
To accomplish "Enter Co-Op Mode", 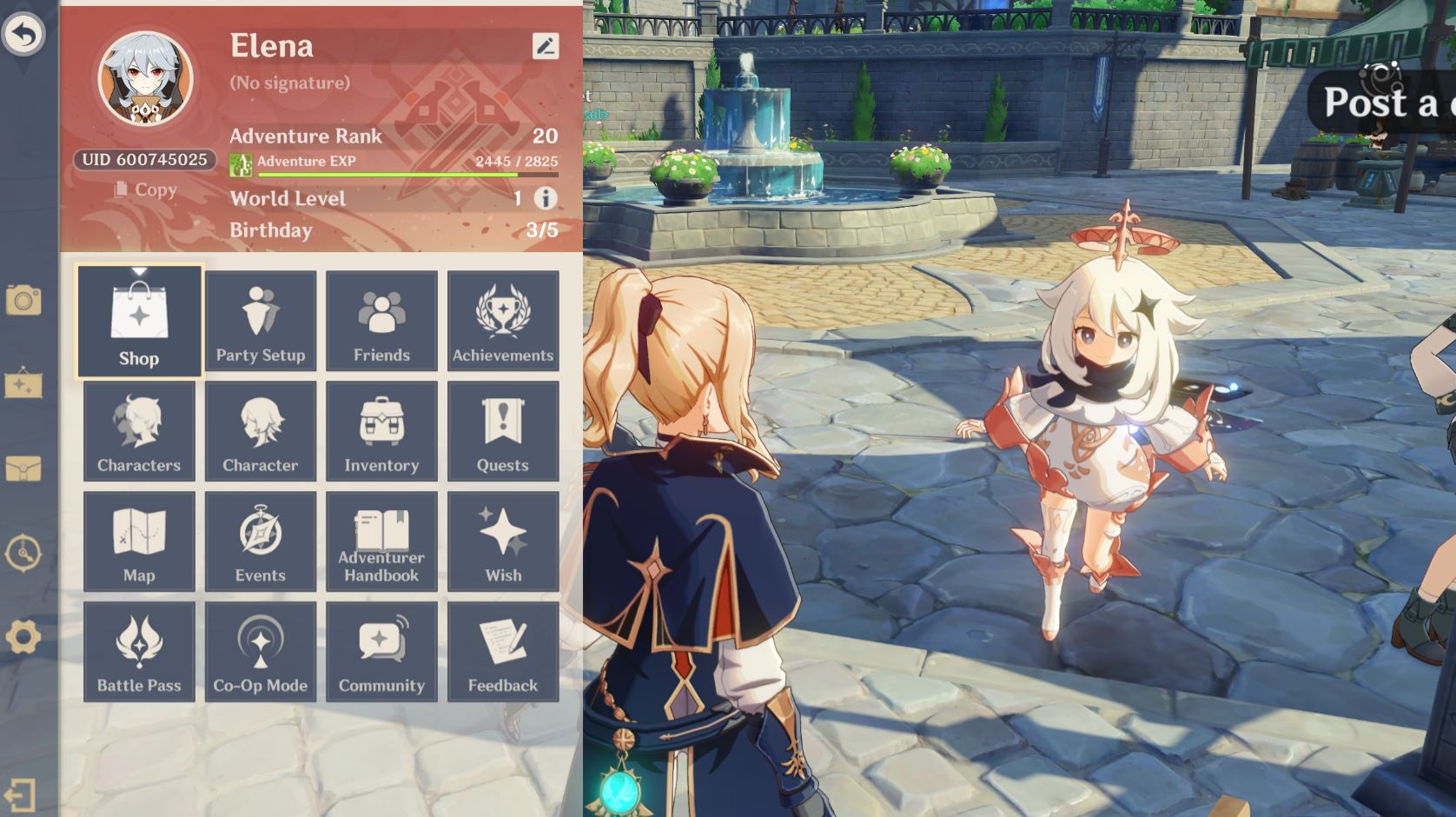I will coord(261,652).
